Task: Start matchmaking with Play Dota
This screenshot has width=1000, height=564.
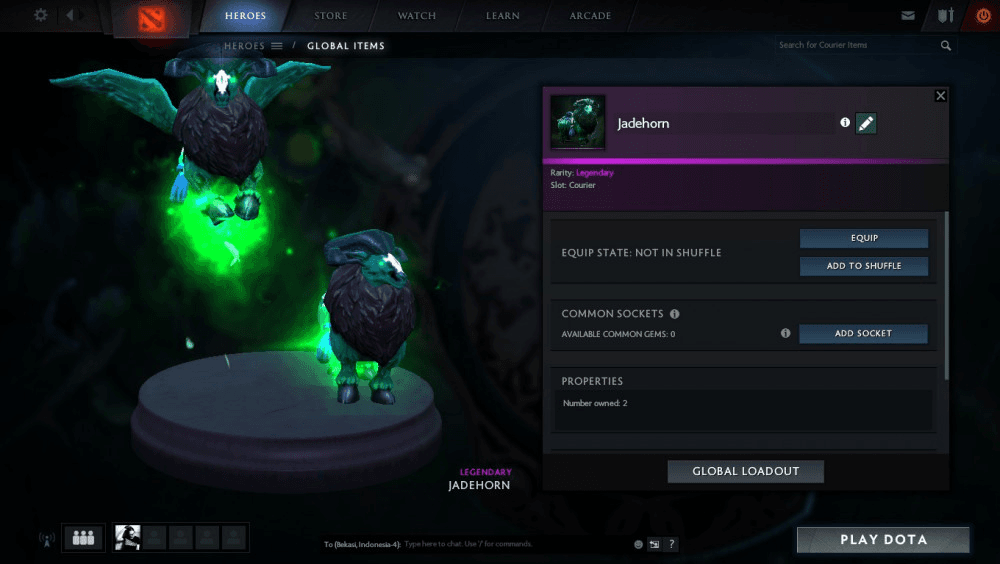Action: click(x=883, y=540)
